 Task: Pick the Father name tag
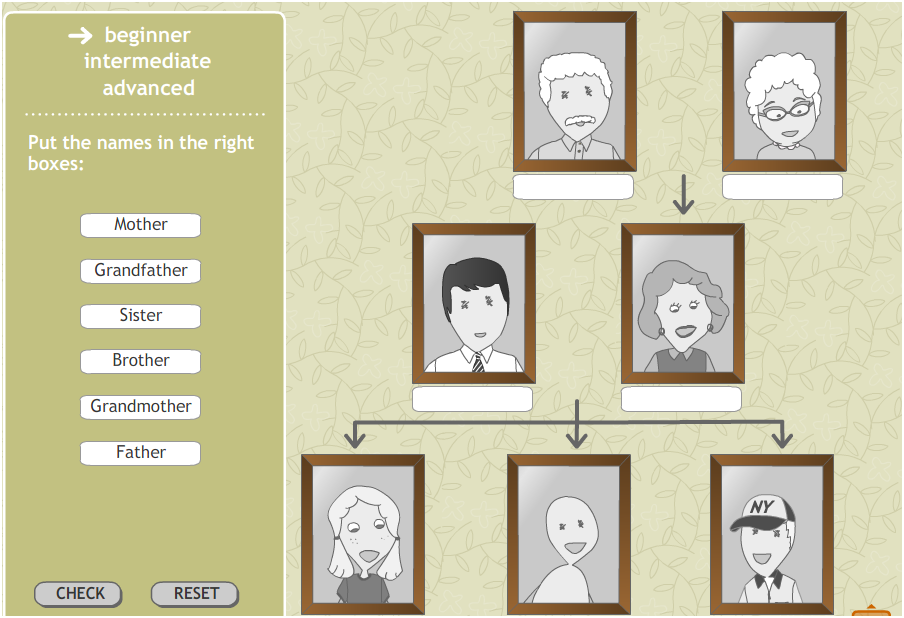click(x=141, y=453)
